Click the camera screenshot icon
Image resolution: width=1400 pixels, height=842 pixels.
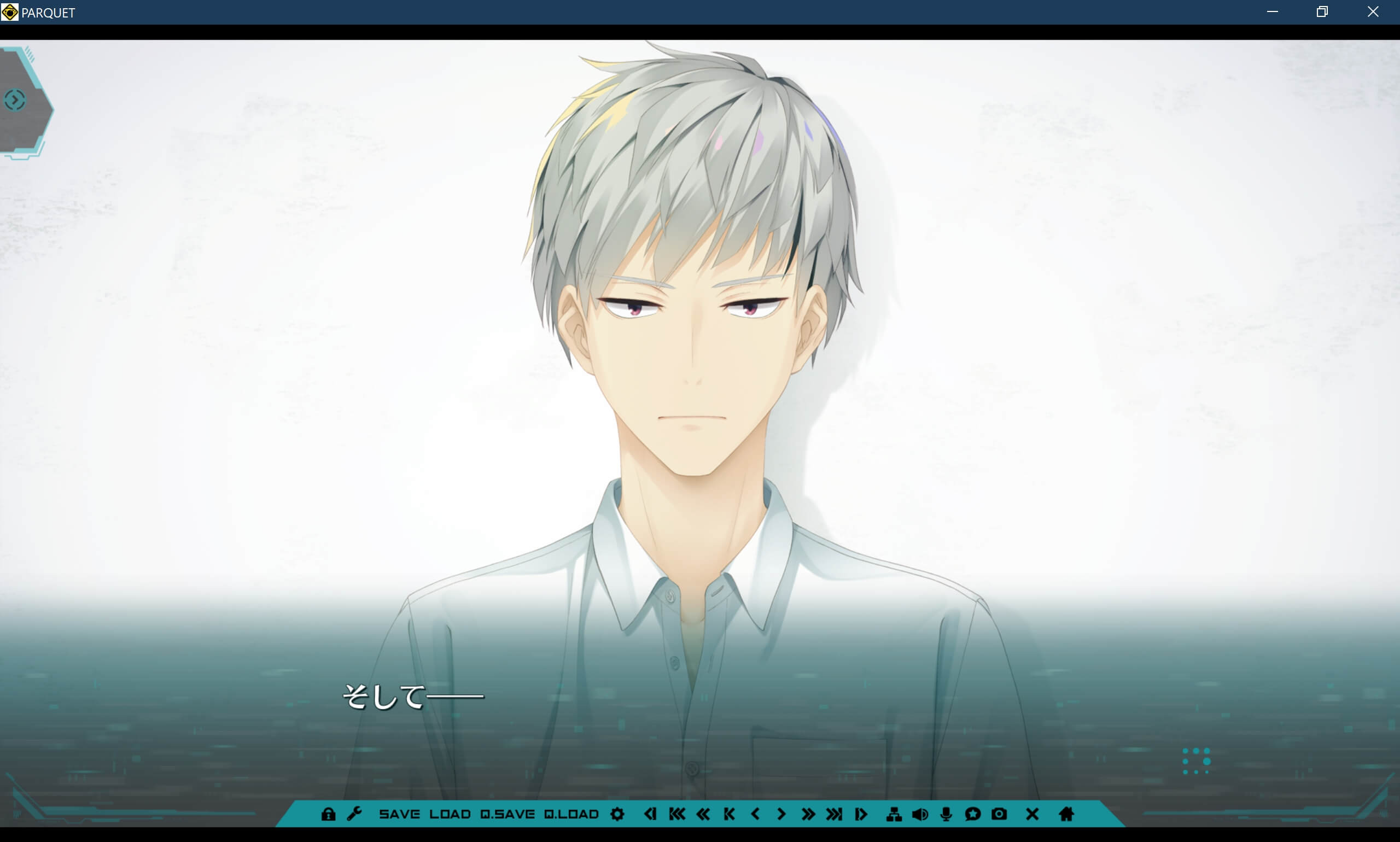[999, 815]
